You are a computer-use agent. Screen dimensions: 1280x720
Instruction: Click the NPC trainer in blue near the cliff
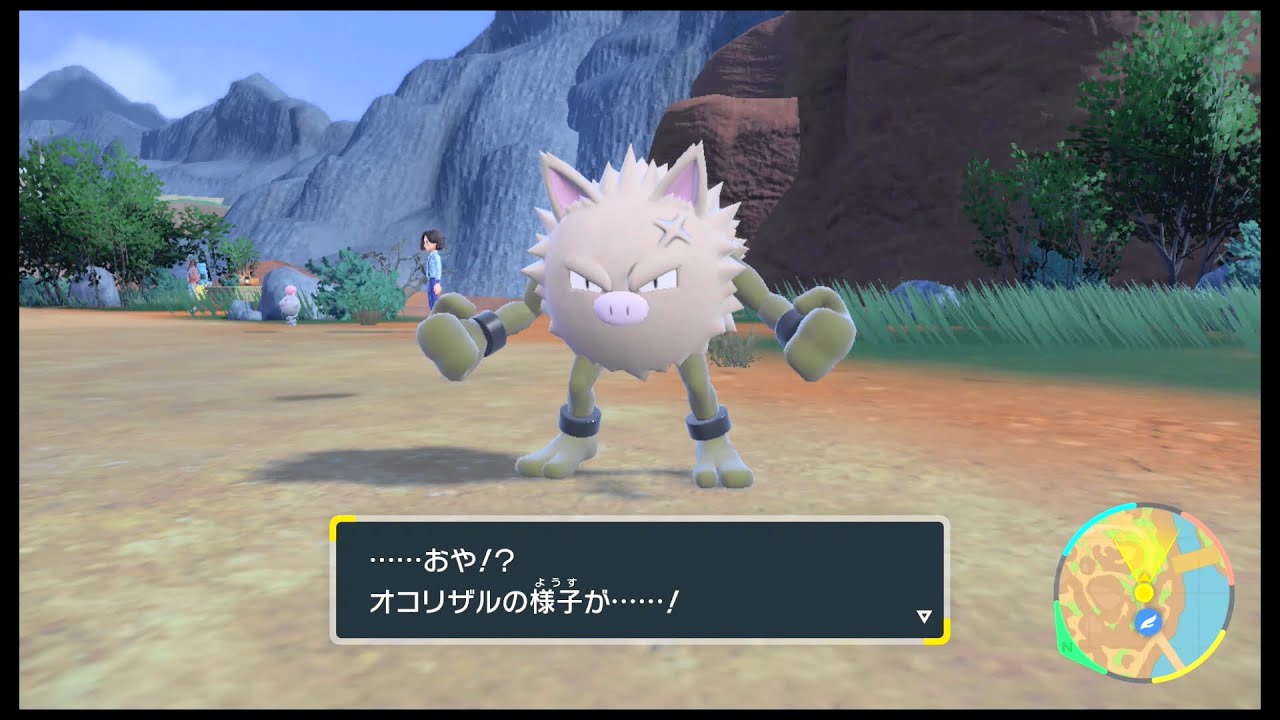[432, 268]
